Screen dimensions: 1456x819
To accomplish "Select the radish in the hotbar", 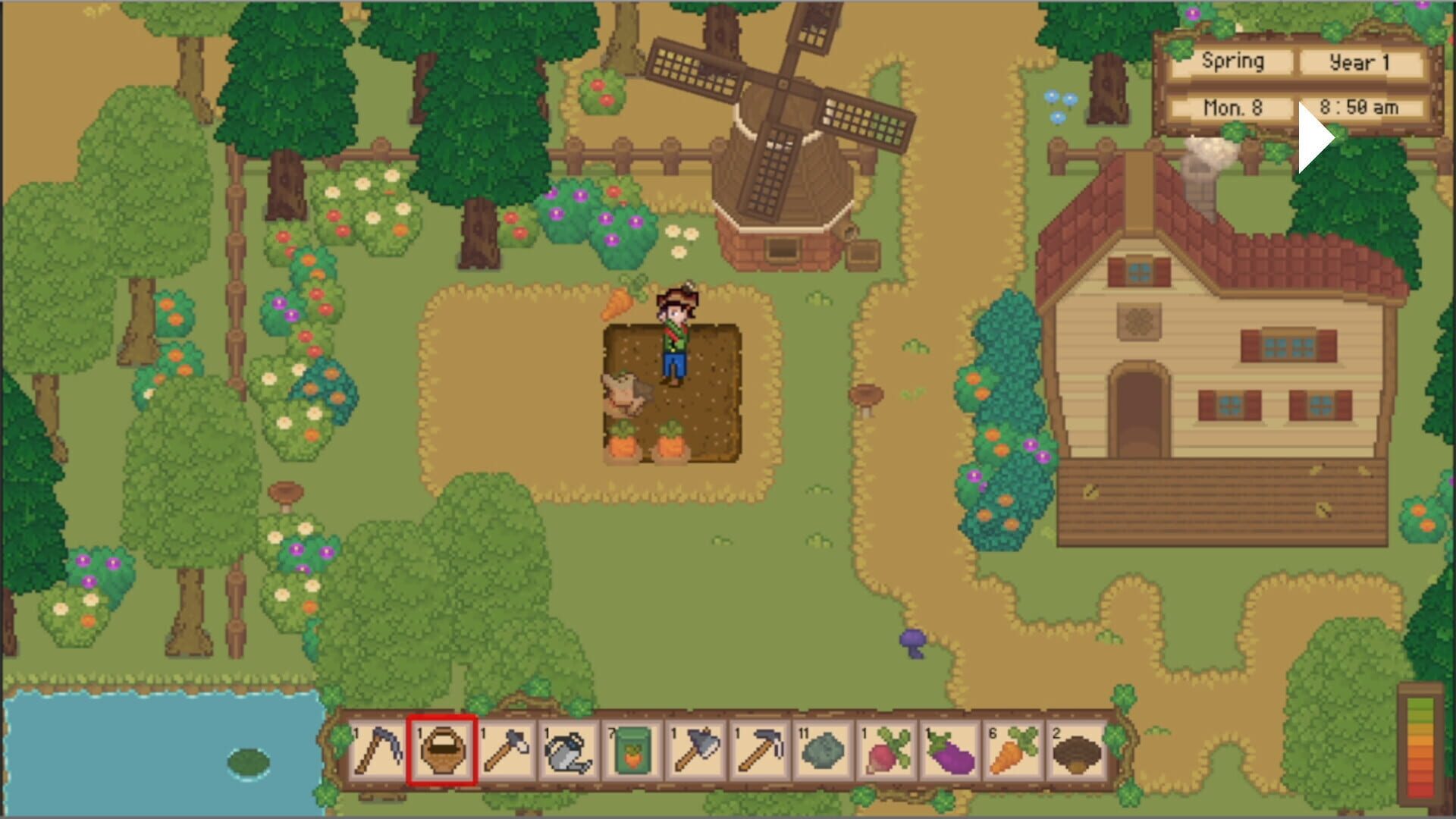I will [885, 751].
